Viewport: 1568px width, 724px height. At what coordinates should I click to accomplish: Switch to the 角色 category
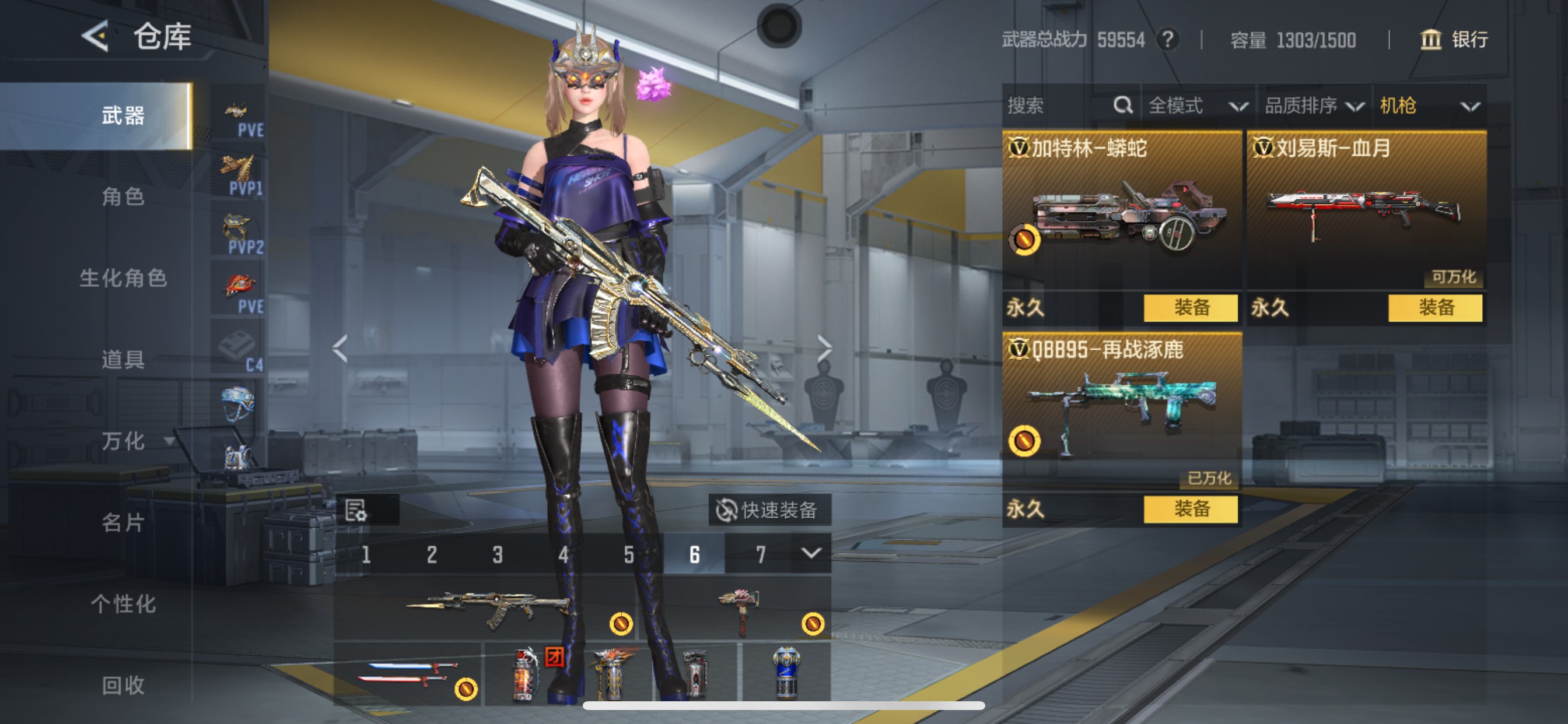(123, 196)
